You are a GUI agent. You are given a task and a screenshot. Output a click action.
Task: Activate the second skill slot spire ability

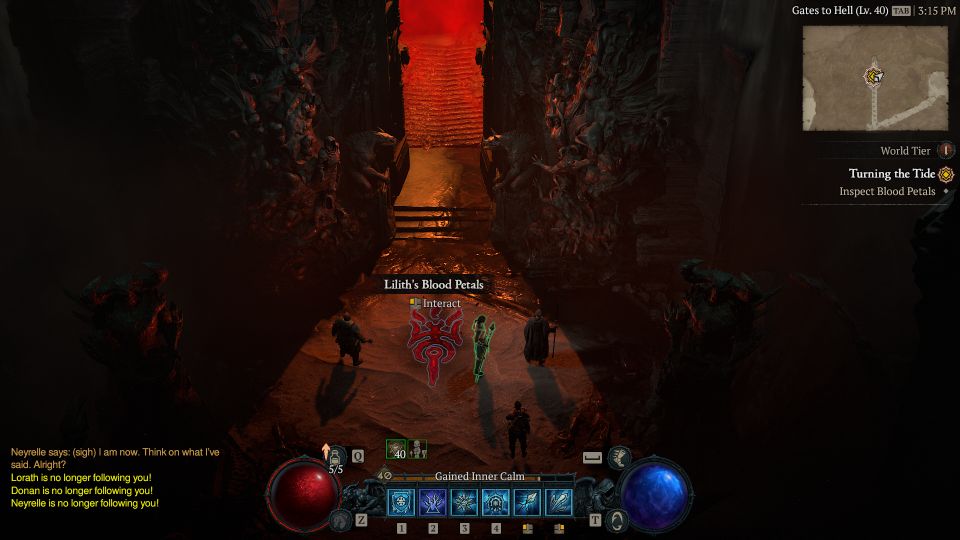click(433, 502)
